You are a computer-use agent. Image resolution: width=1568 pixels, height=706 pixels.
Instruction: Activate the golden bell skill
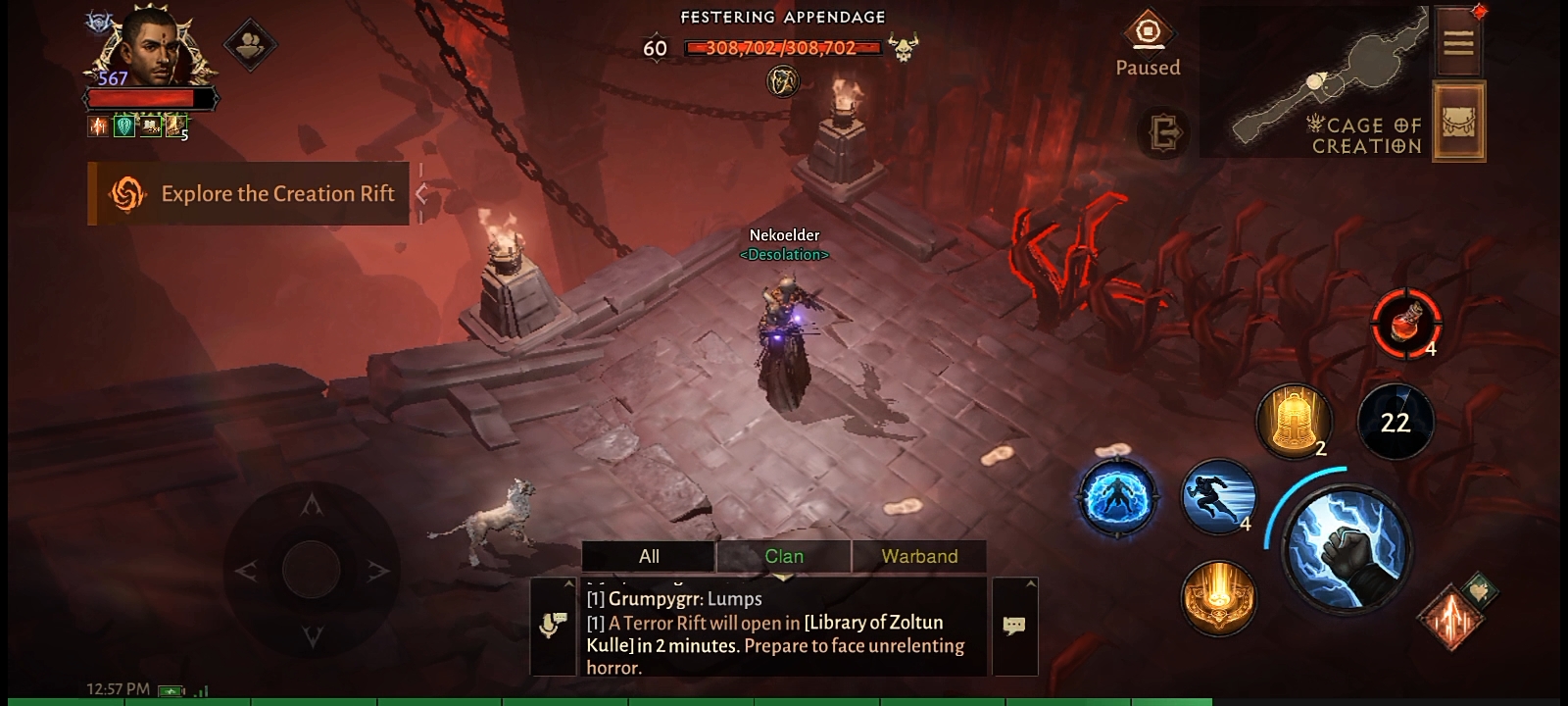click(x=1293, y=420)
